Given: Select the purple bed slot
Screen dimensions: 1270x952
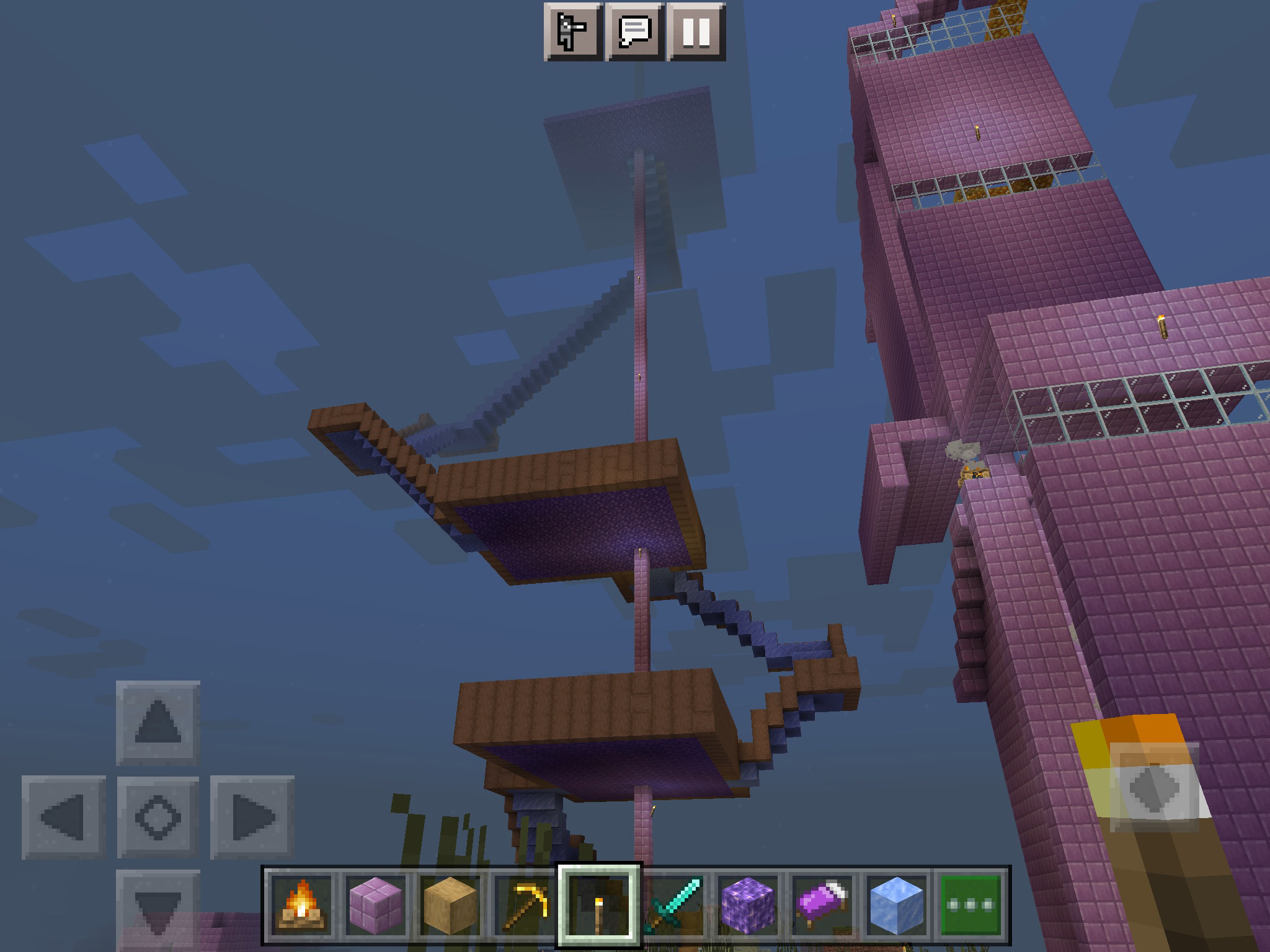Looking at the screenshot, I should tap(822, 904).
